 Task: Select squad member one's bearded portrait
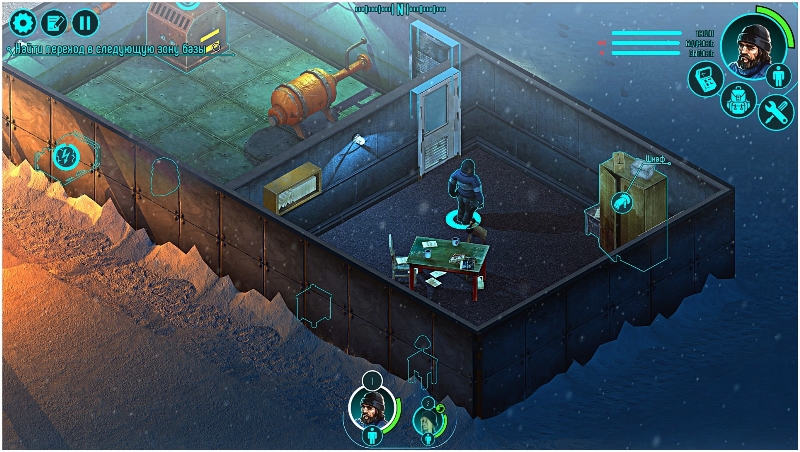370,407
